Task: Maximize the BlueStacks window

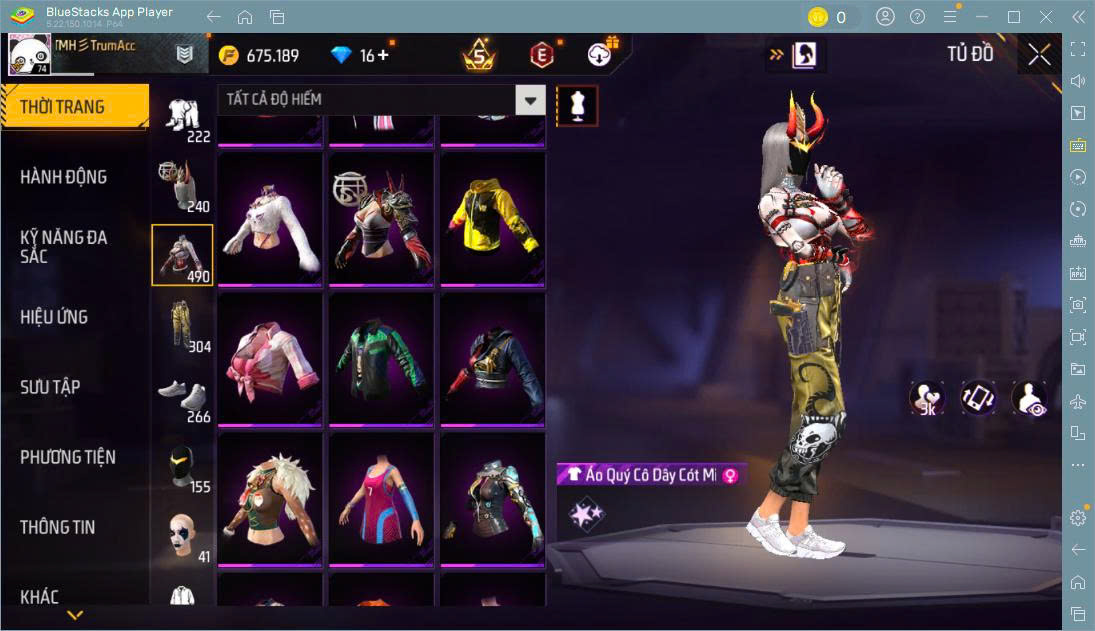Action: point(1014,17)
